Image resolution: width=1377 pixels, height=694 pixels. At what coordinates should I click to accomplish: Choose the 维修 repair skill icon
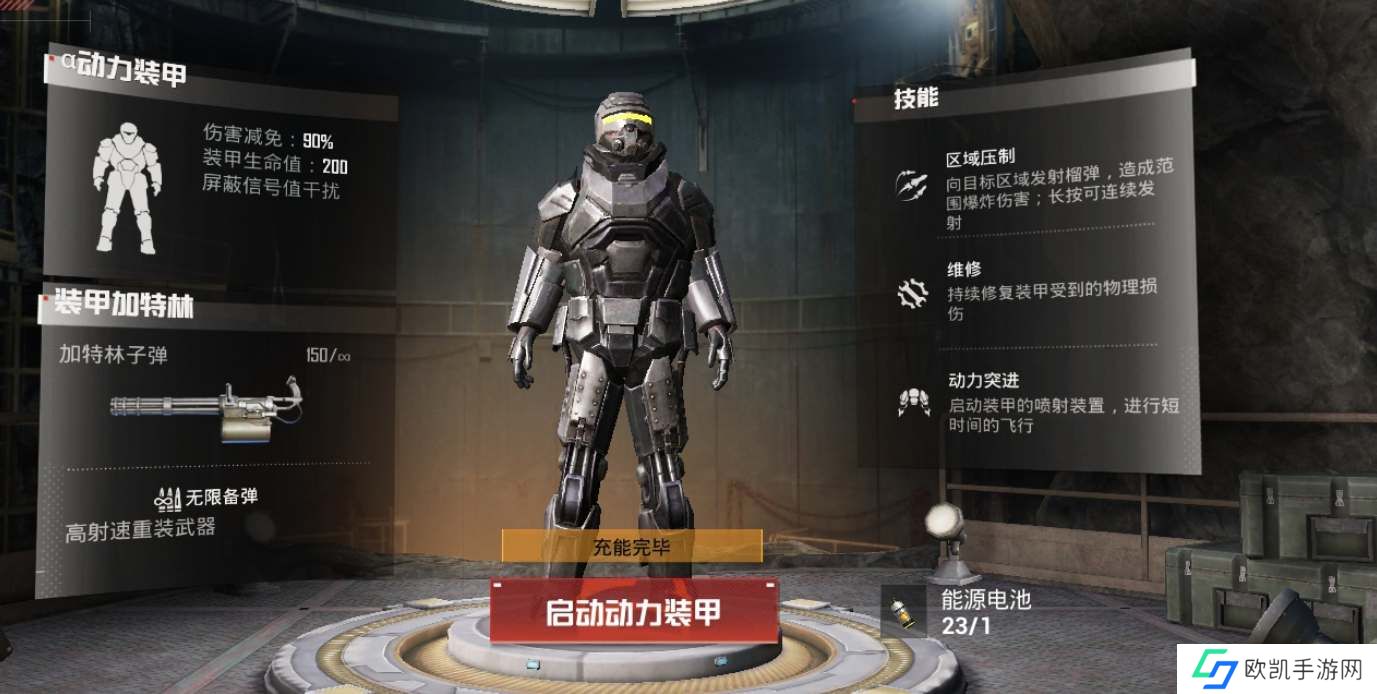tap(912, 293)
